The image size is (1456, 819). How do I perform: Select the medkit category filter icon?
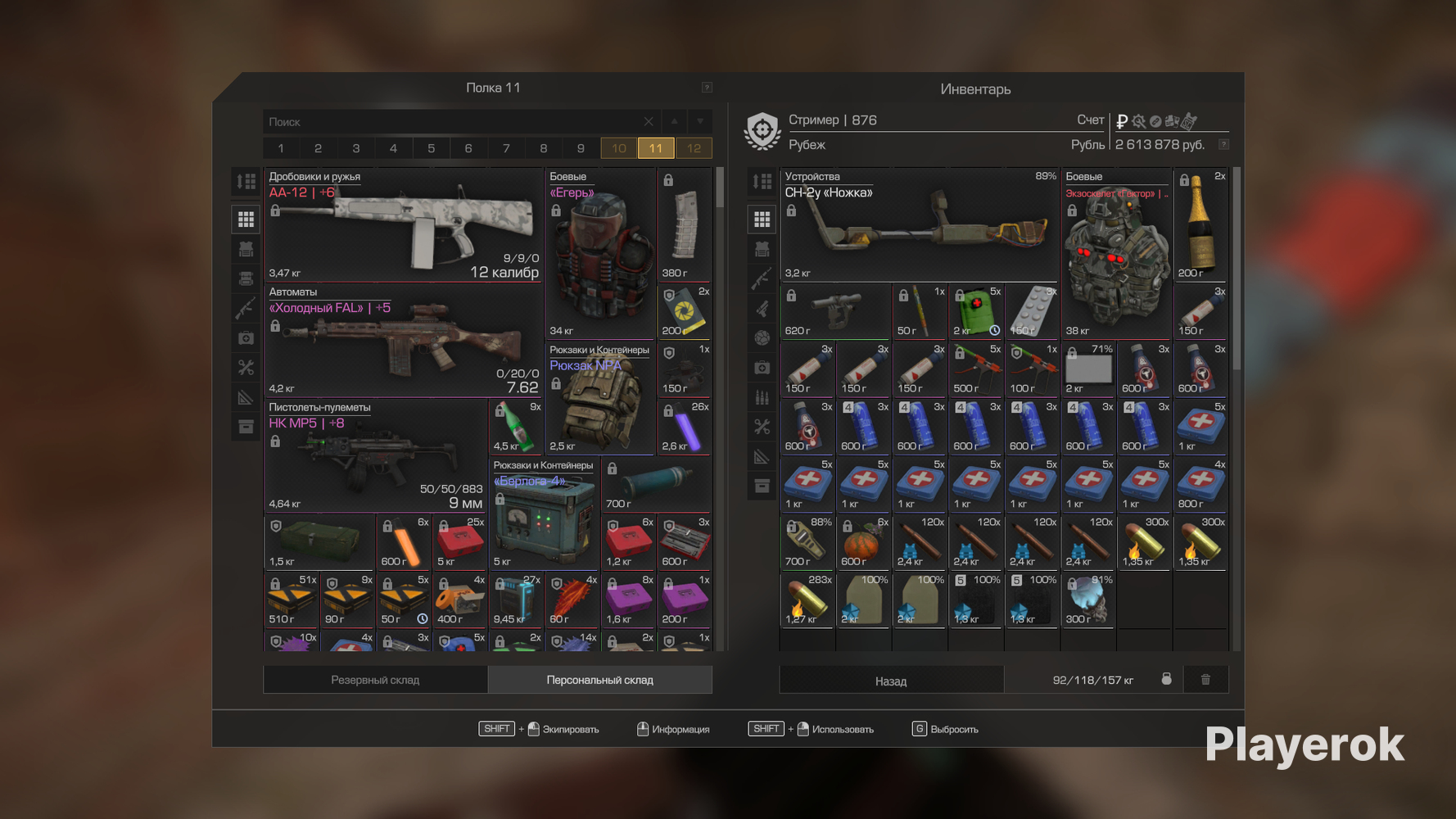(246, 337)
